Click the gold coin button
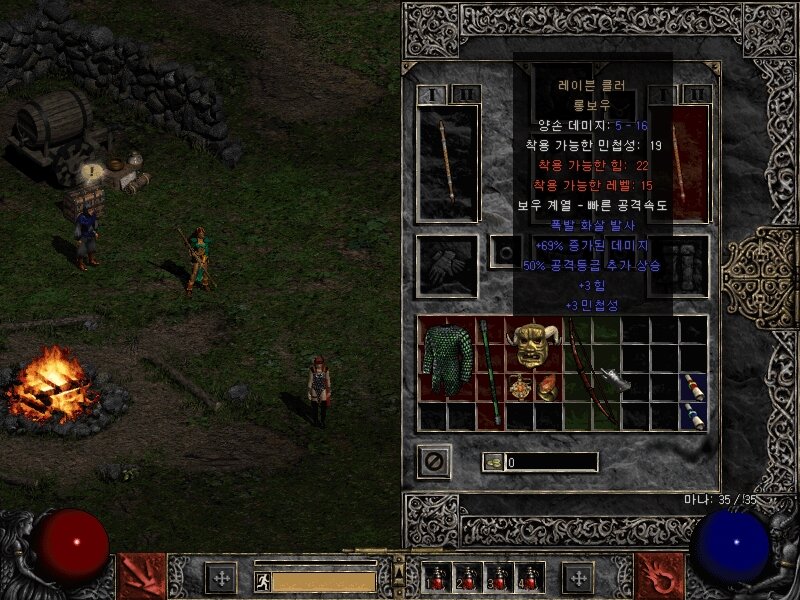This screenshot has height=600, width=800. pos(492,462)
